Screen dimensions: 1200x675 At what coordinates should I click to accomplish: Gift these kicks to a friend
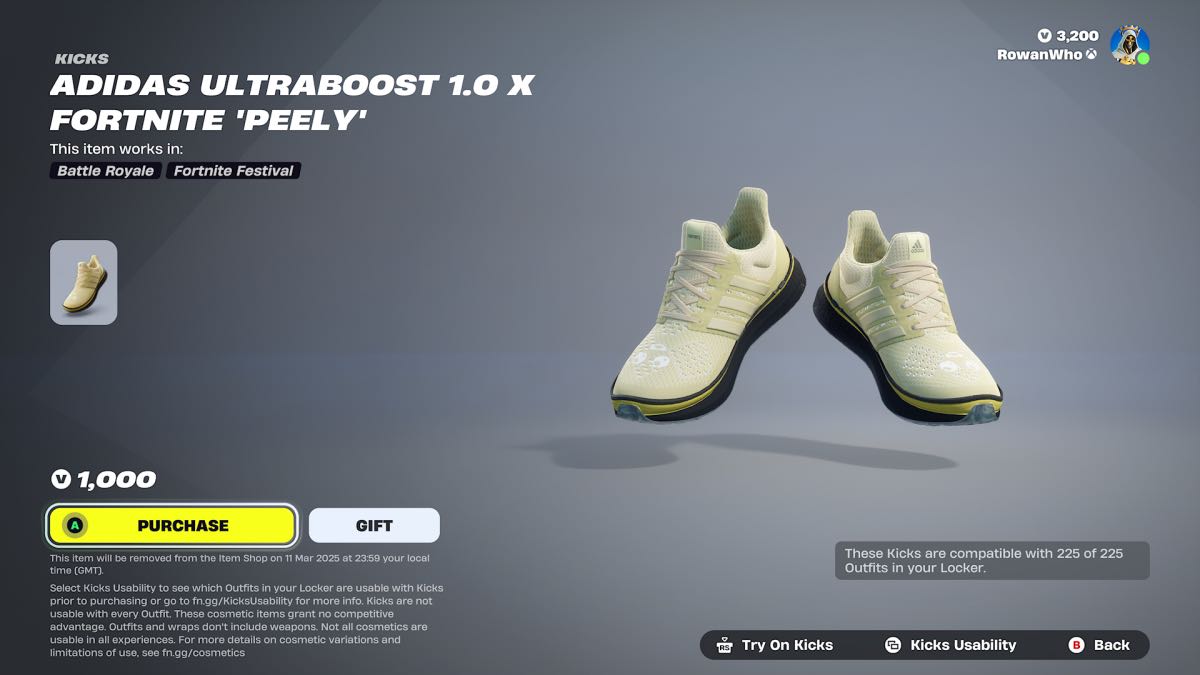374,525
